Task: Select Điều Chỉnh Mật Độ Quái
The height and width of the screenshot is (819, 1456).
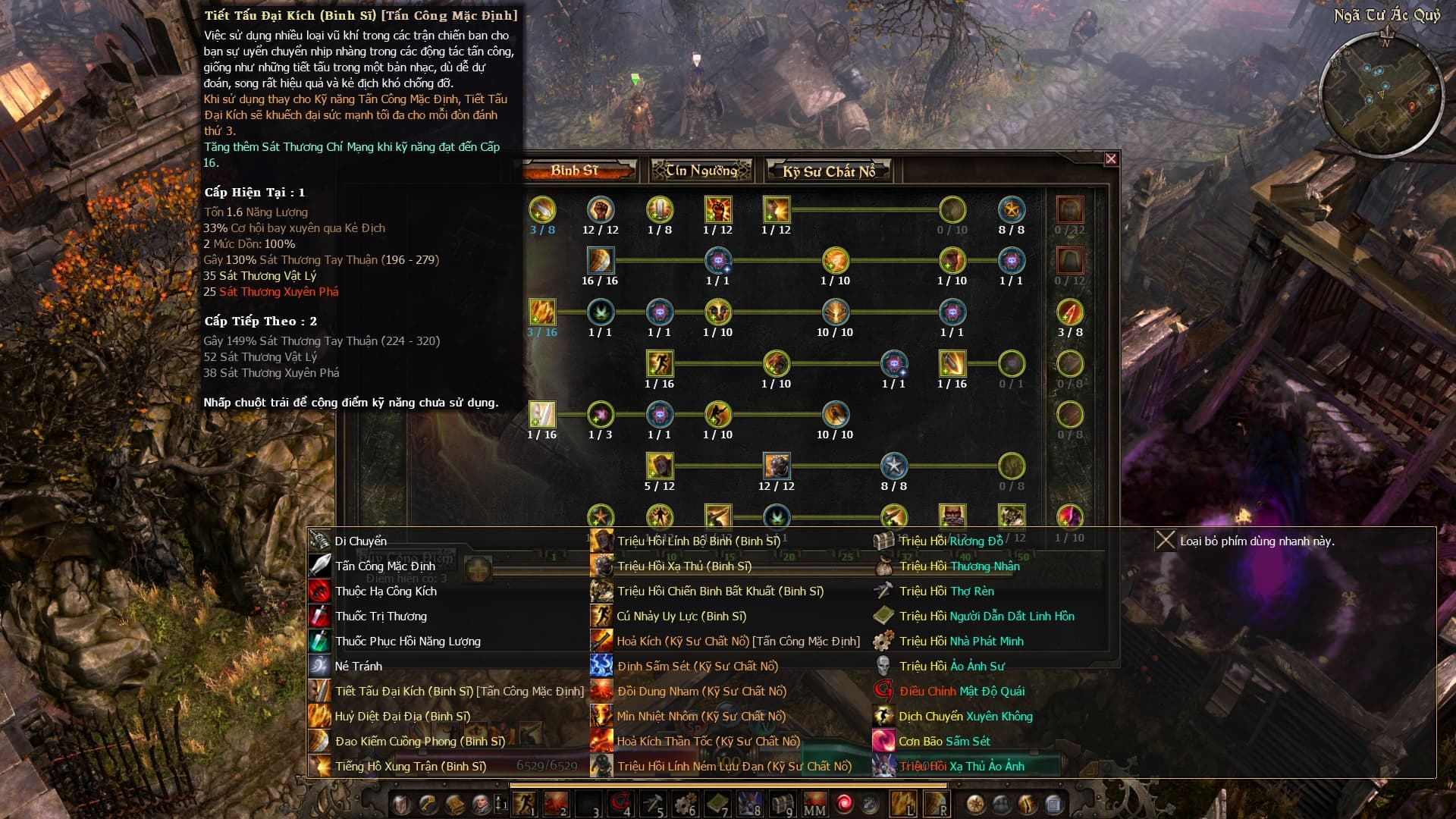Action: click(x=961, y=692)
